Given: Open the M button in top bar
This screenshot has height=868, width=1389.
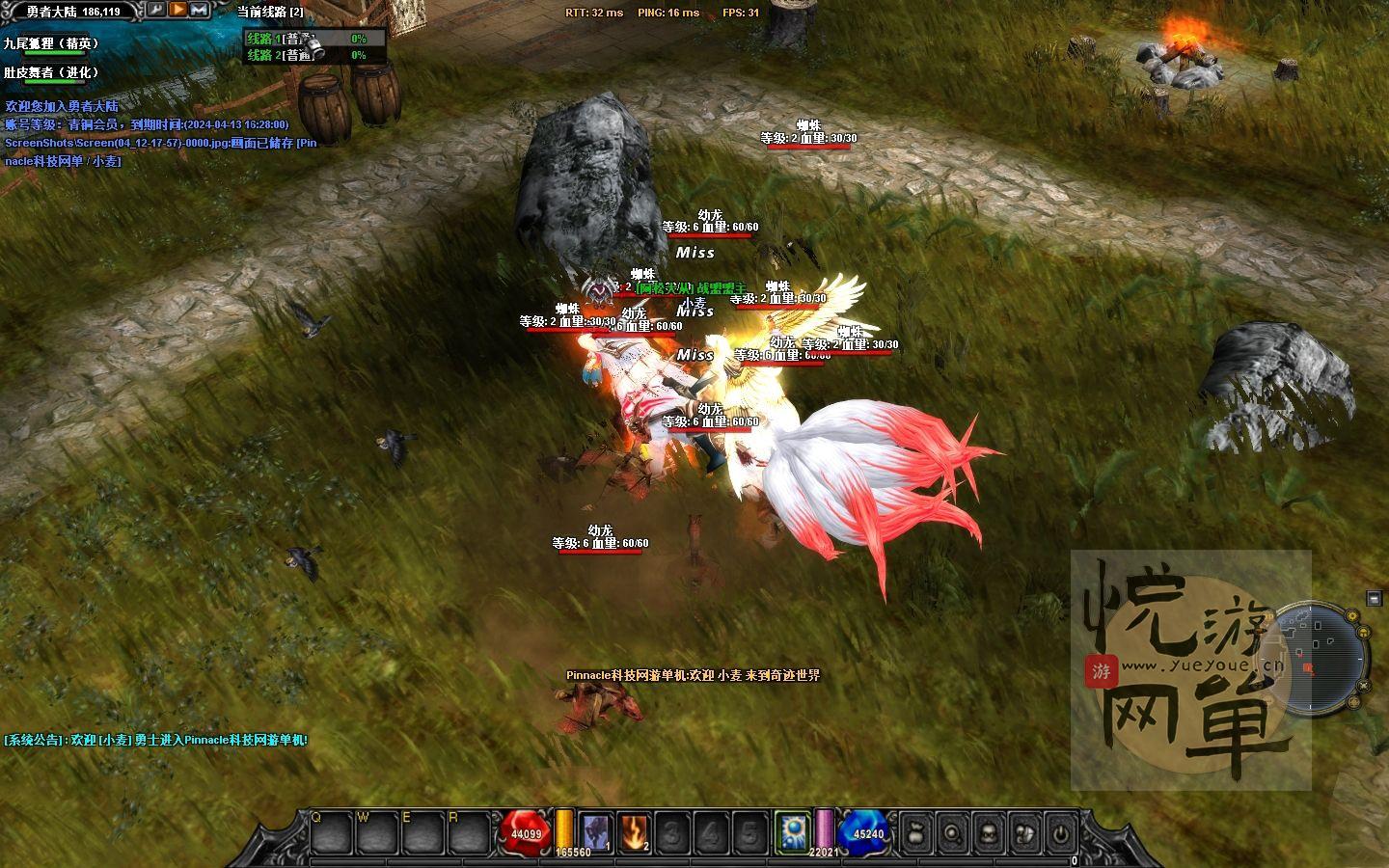Looking at the screenshot, I should 200,10.
